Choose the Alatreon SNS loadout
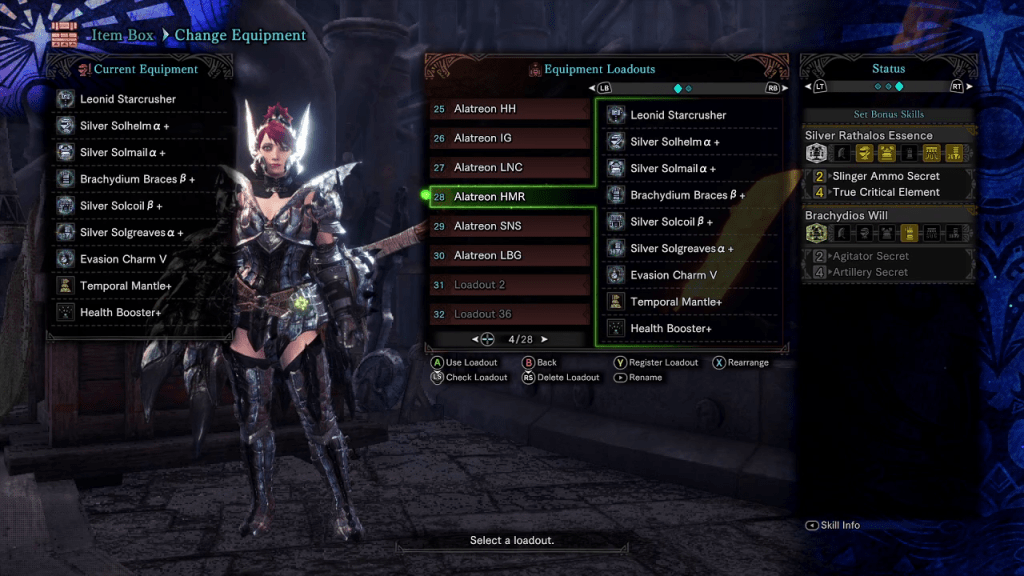 (x=510, y=226)
